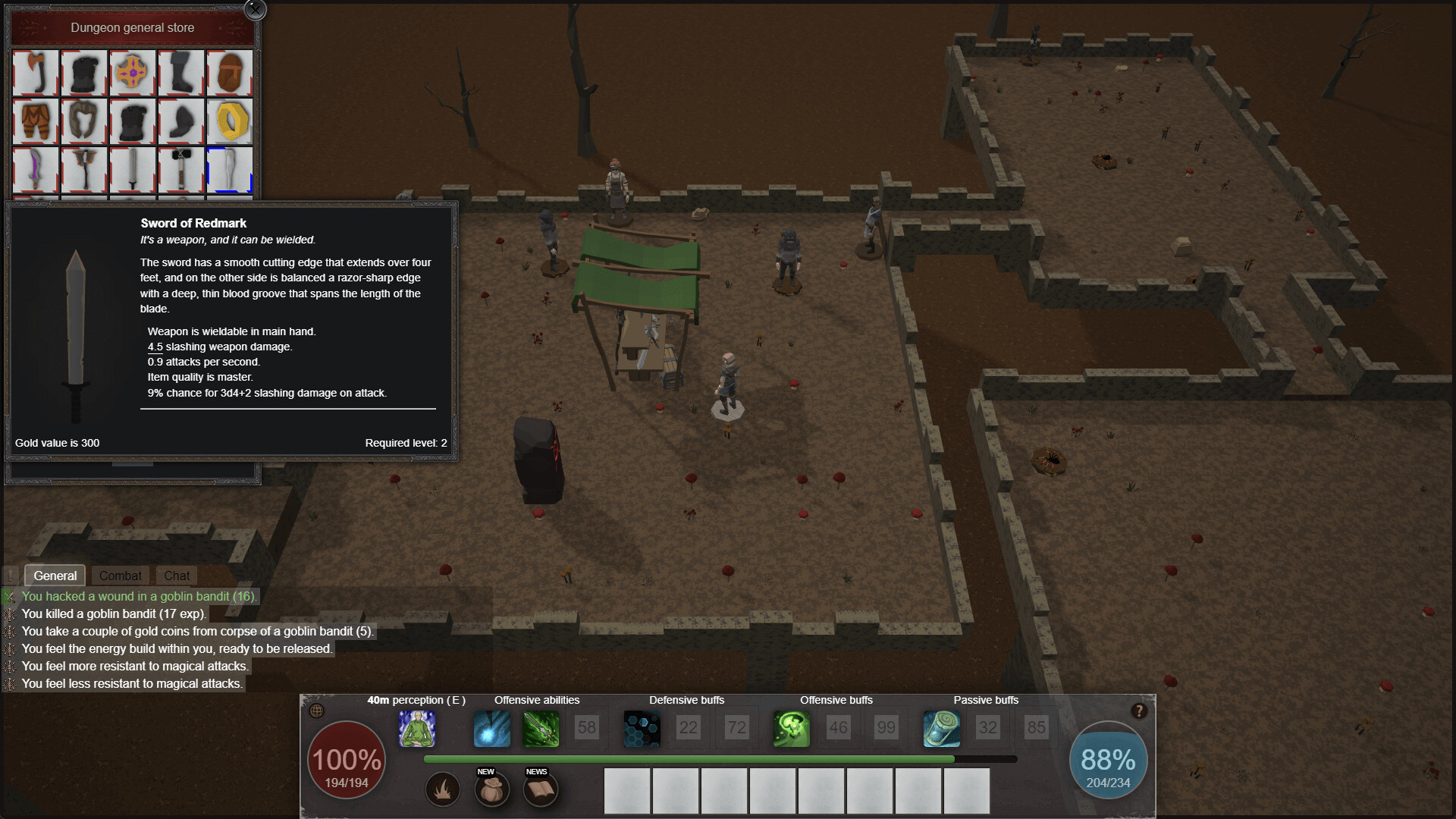
Task: Select the orange shield item in the store
Action: point(133,74)
